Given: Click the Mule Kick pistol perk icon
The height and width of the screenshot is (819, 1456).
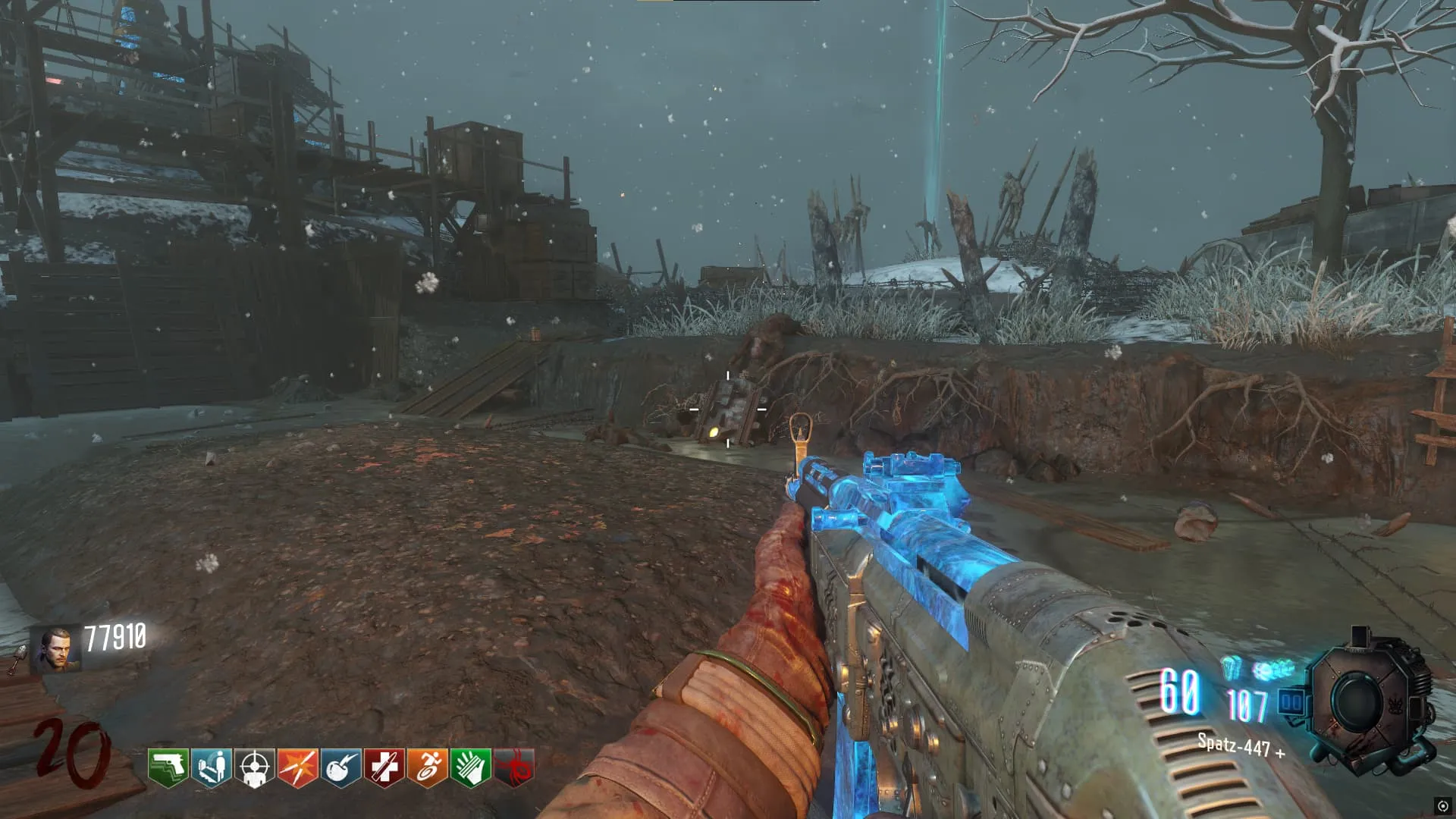Looking at the screenshot, I should coord(168,767).
